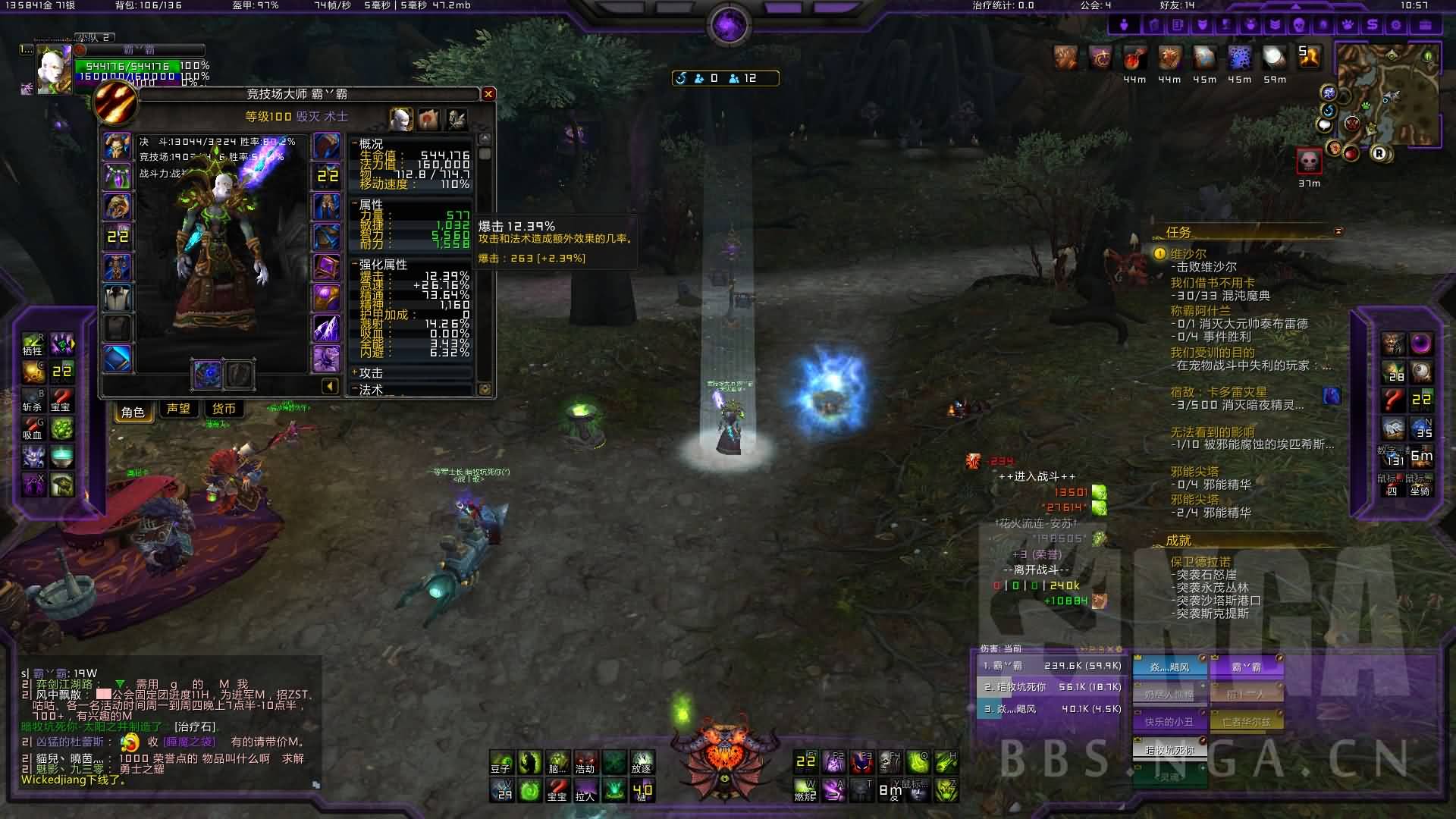Select 维沙尔 quest in the tracker
1456x819 pixels.
point(1188,254)
